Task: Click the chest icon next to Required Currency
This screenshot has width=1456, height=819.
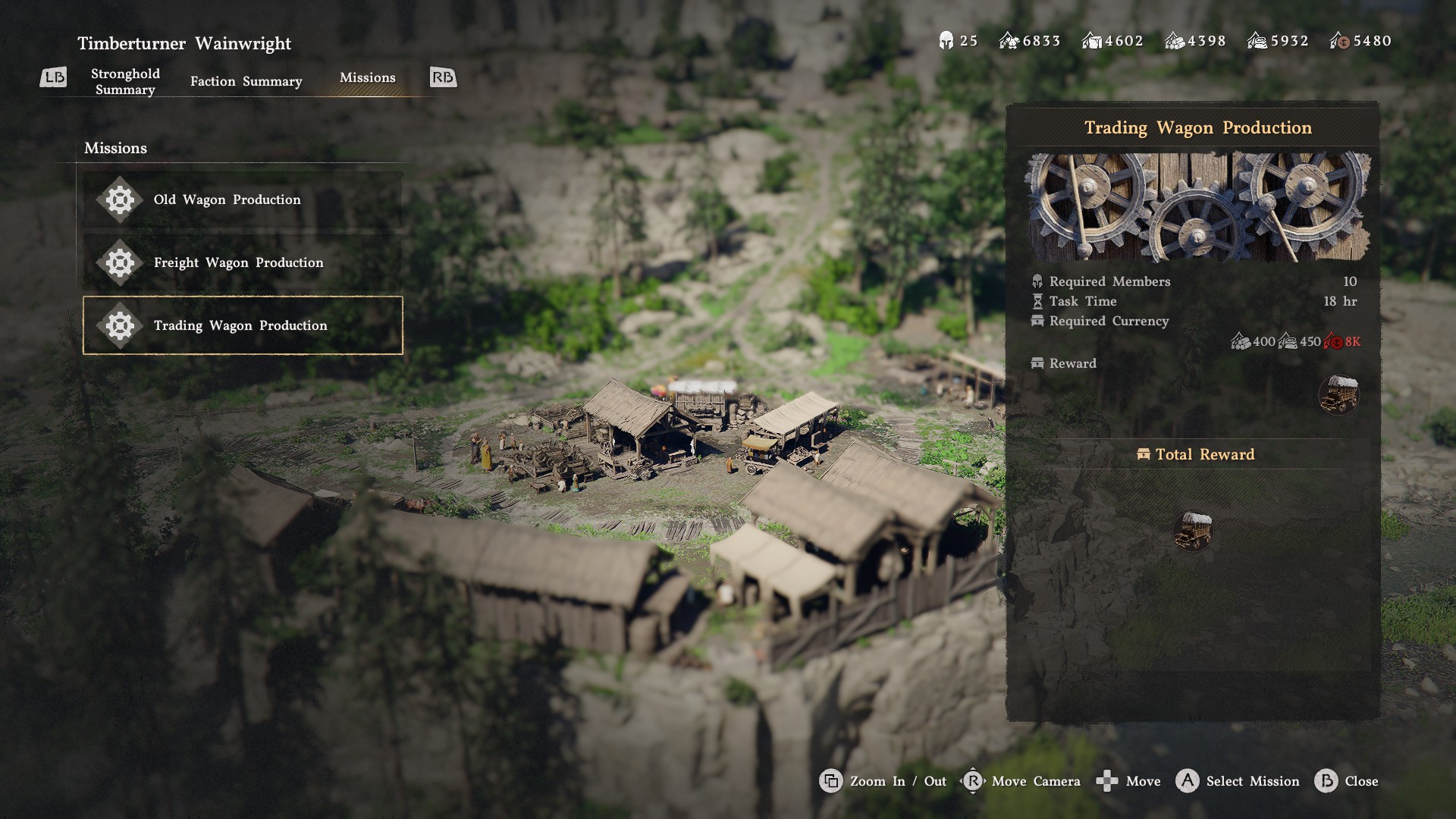Action: [1037, 321]
